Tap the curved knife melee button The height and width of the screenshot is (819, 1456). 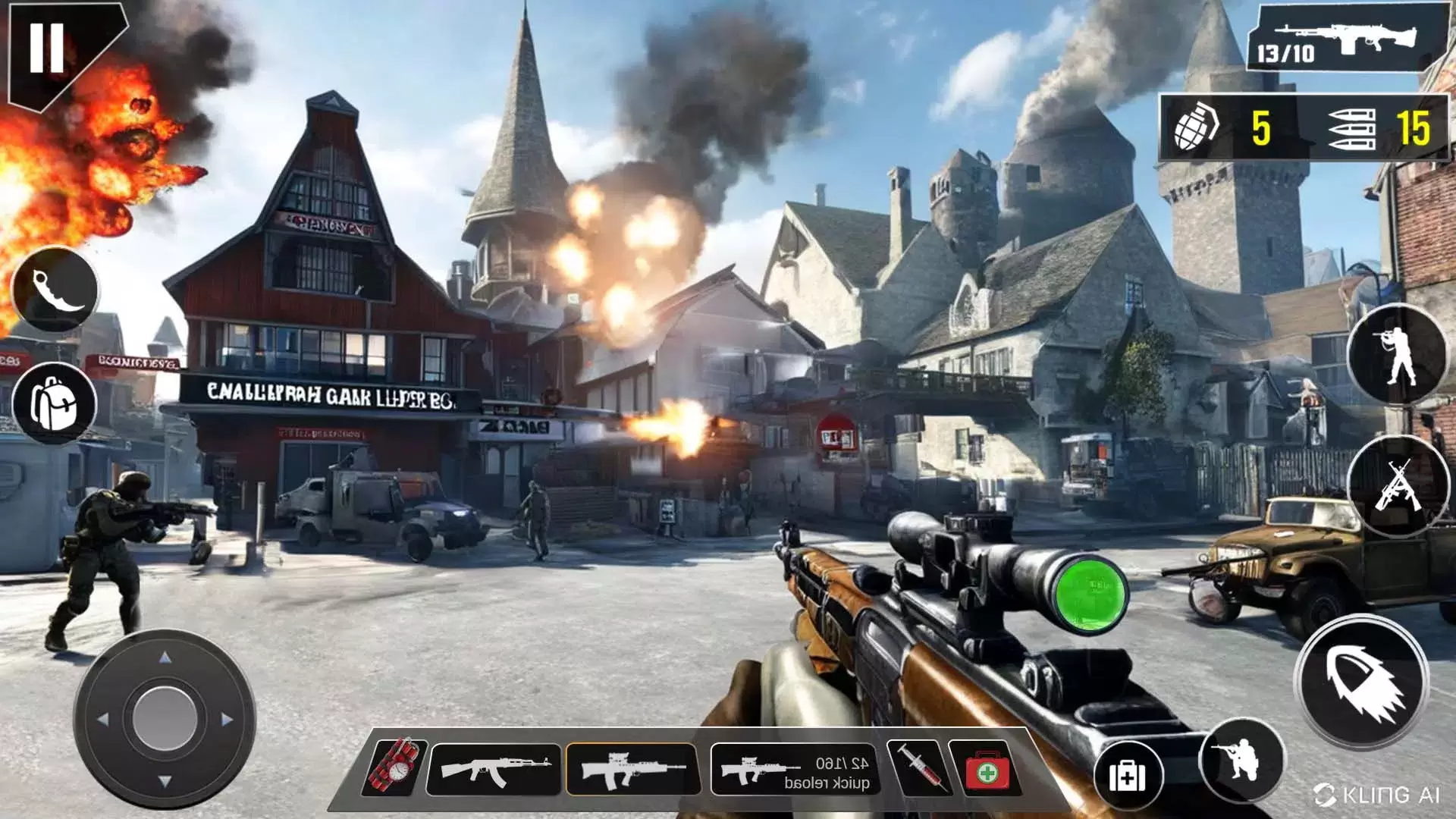point(55,290)
